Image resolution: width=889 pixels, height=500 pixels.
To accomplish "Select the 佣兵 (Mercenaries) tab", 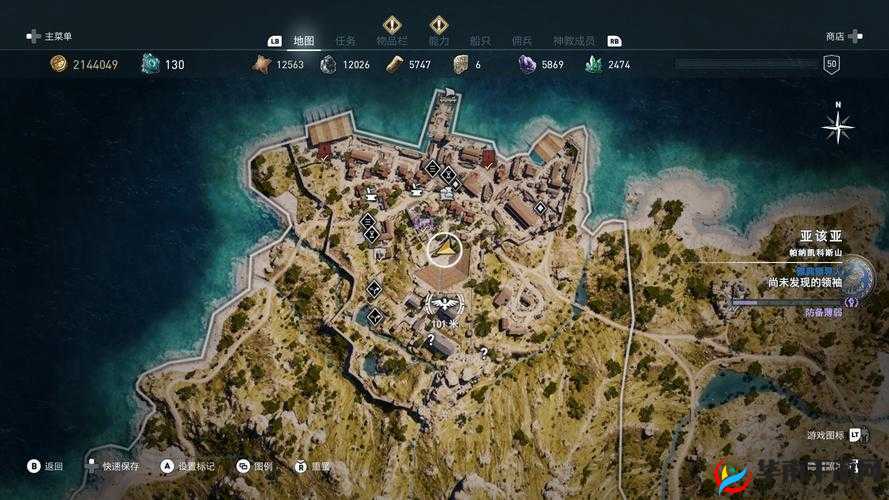I will (x=522, y=41).
